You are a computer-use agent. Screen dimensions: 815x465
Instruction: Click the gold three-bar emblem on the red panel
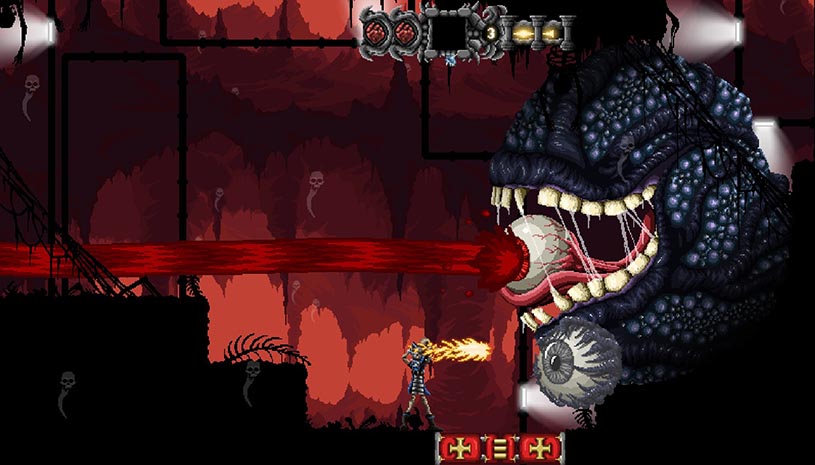click(x=500, y=448)
